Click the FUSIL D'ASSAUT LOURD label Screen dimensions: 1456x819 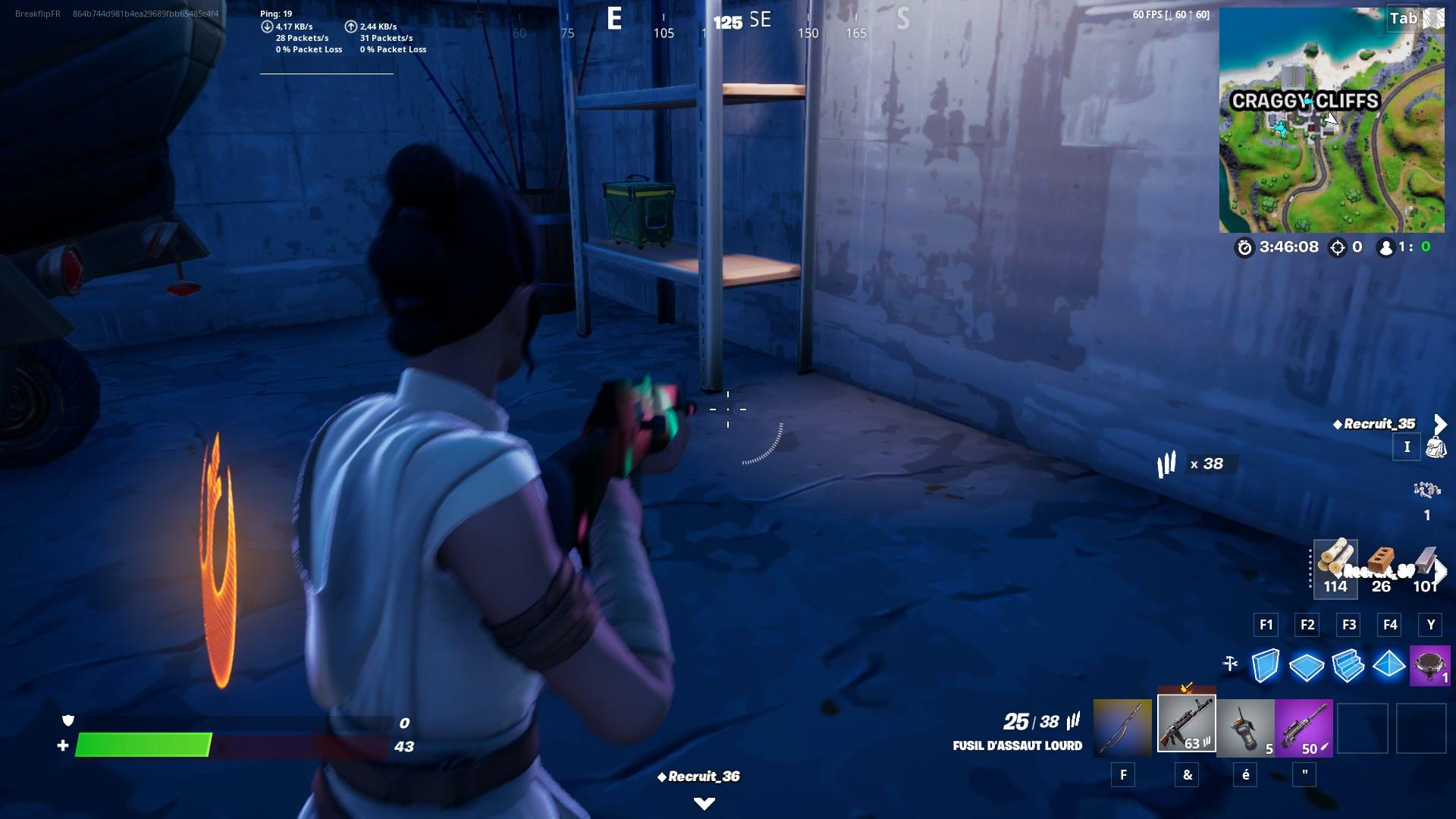[1017, 746]
